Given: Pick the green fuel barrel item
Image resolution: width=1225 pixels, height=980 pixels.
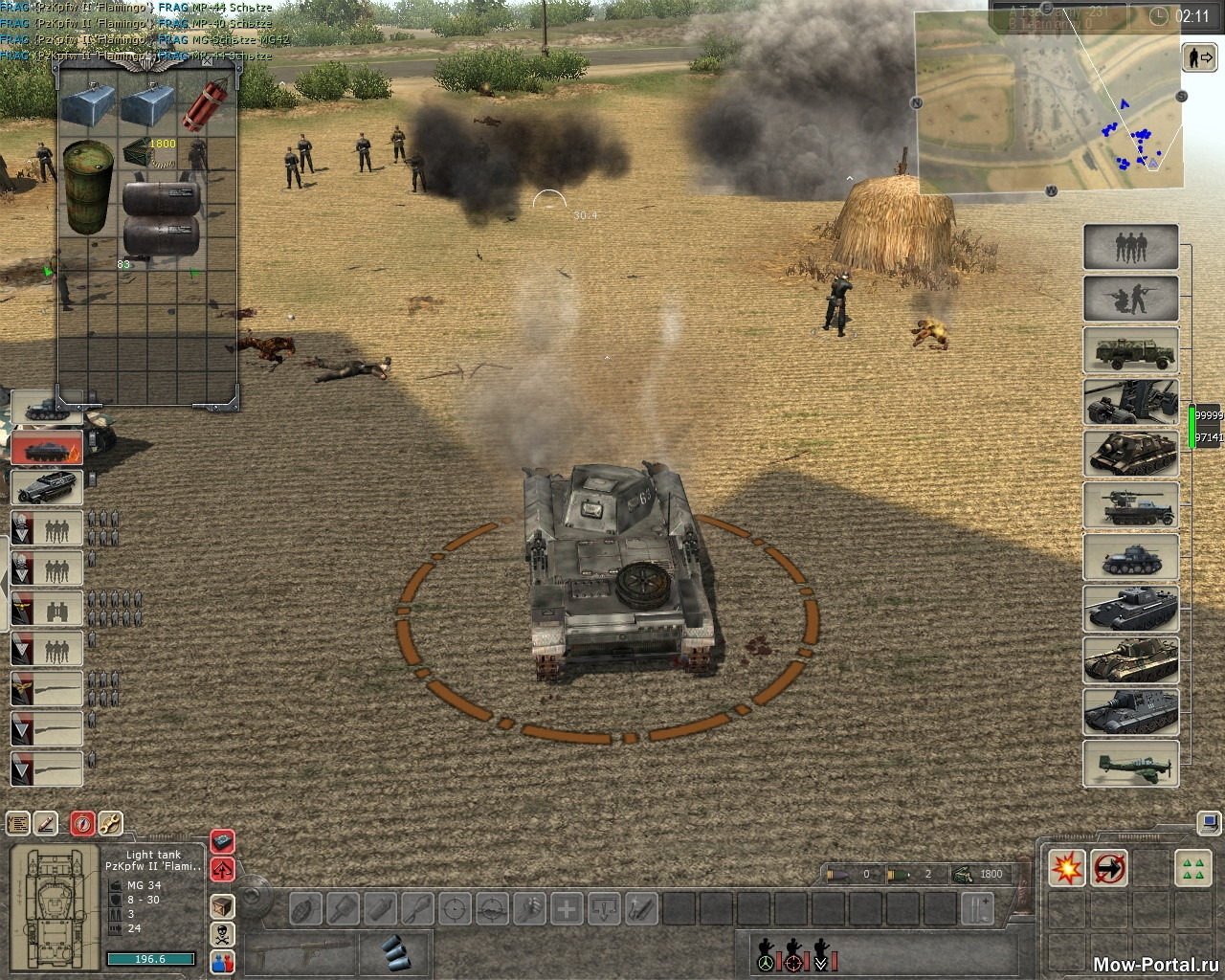Looking at the screenshot, I should click(88, 187).
